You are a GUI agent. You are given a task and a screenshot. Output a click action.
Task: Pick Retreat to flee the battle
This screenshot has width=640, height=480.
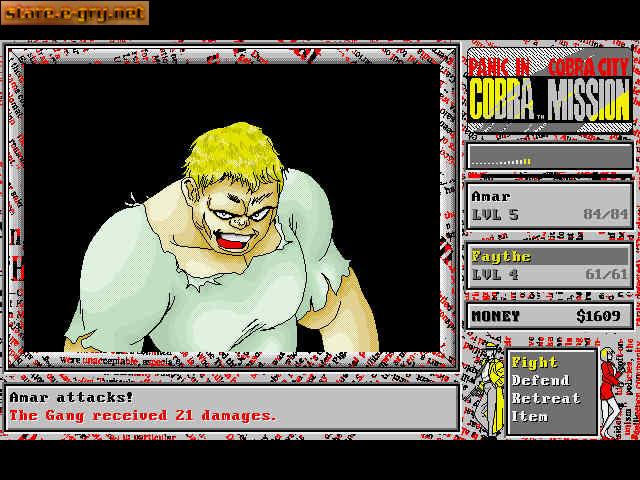(x=545, y=399)
